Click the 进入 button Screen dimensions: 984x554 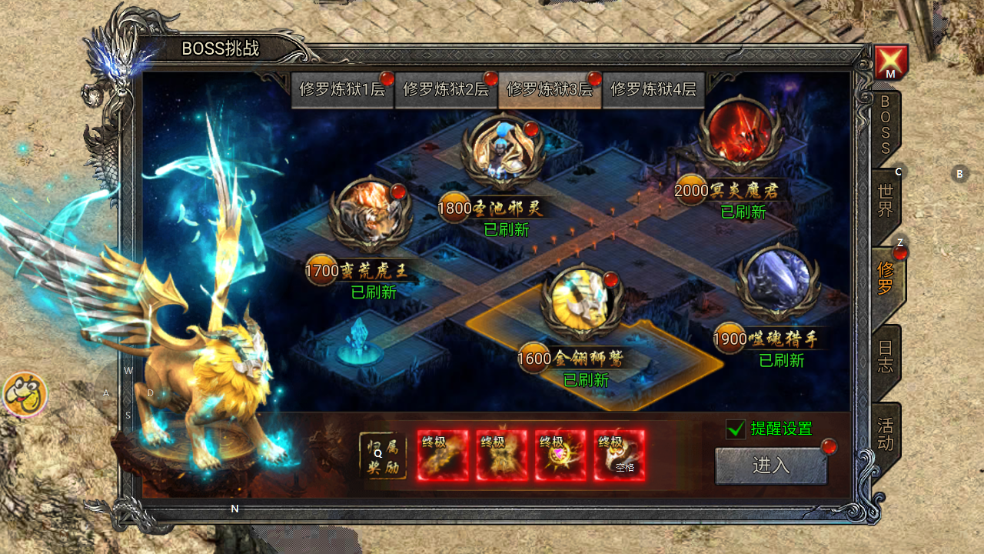click(x=771, y=465)
